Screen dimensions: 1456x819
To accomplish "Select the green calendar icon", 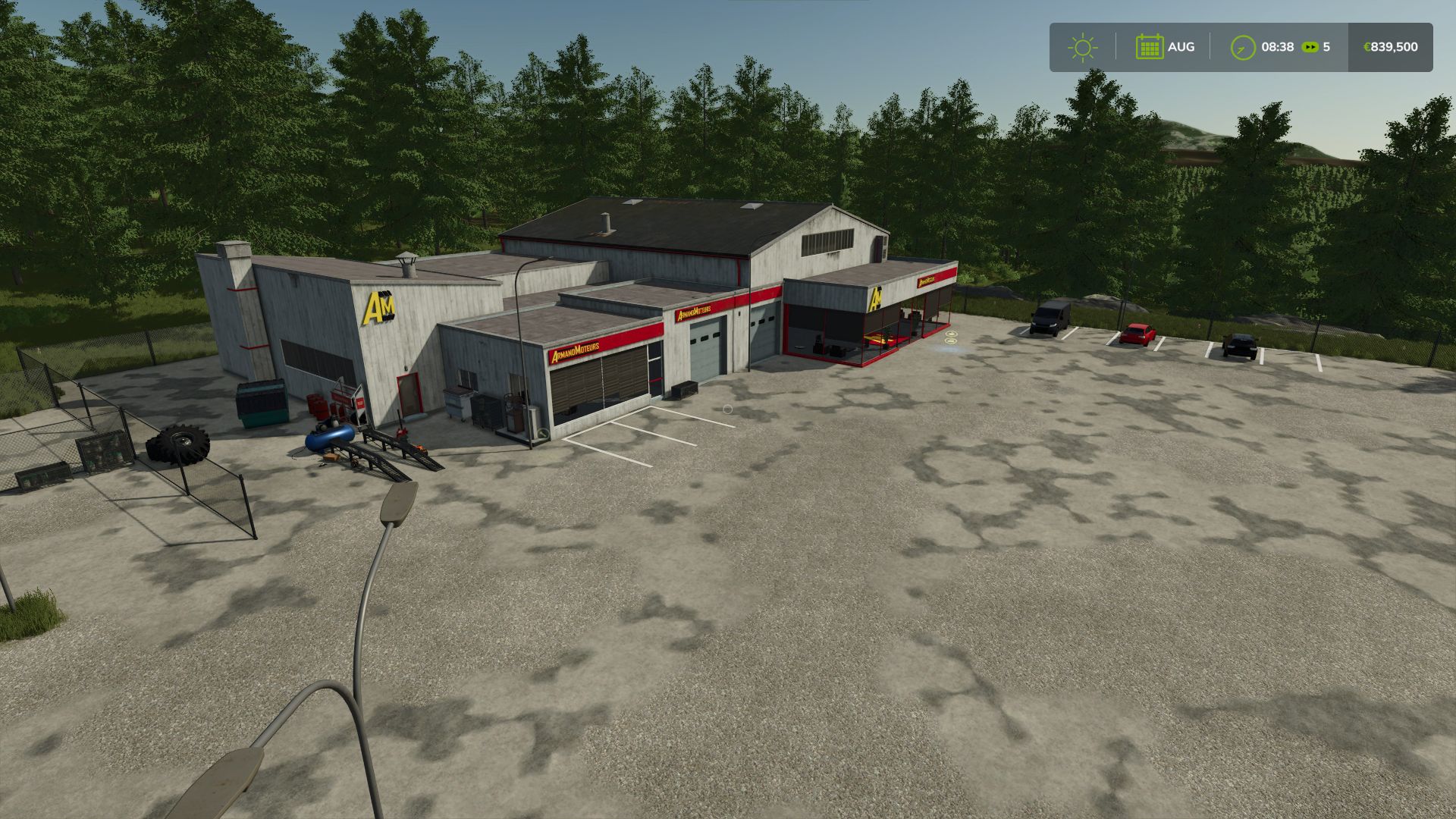I will [x=1149, y=47].
